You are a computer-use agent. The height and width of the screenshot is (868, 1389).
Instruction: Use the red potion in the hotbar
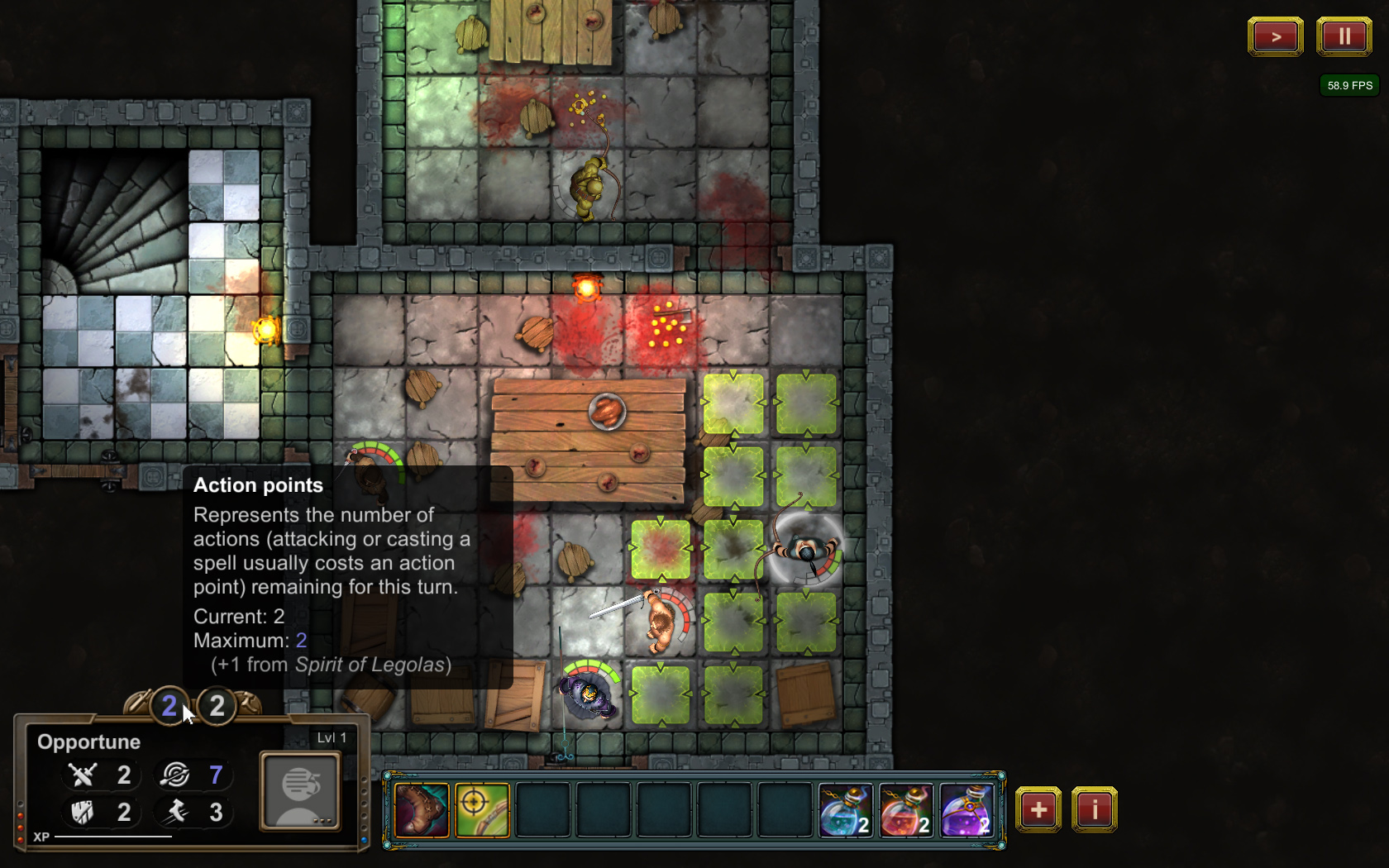click(x=906, y=810)
